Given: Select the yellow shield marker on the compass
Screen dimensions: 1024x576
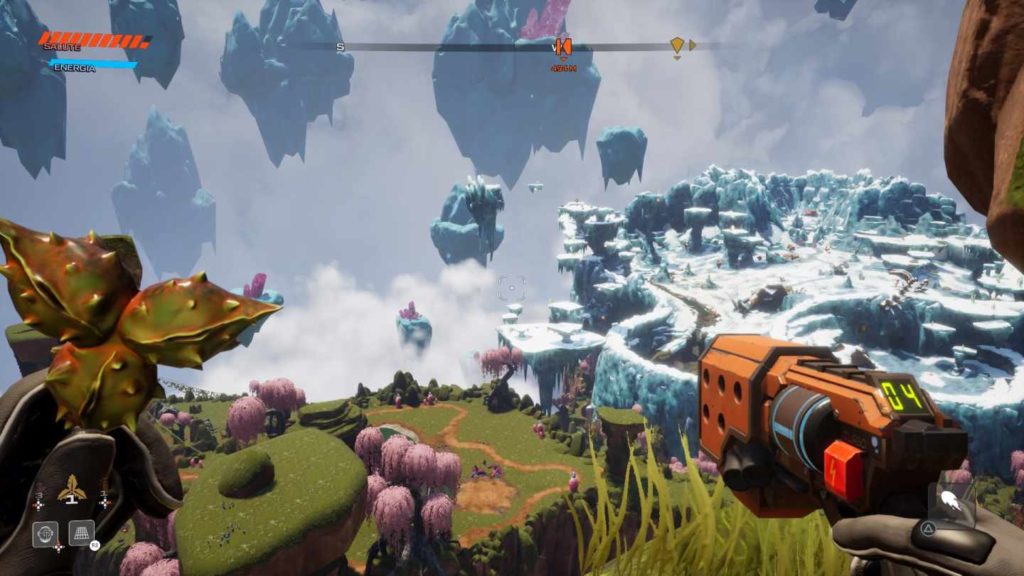Looking at the screenshot, I should (x=677, y=45).
